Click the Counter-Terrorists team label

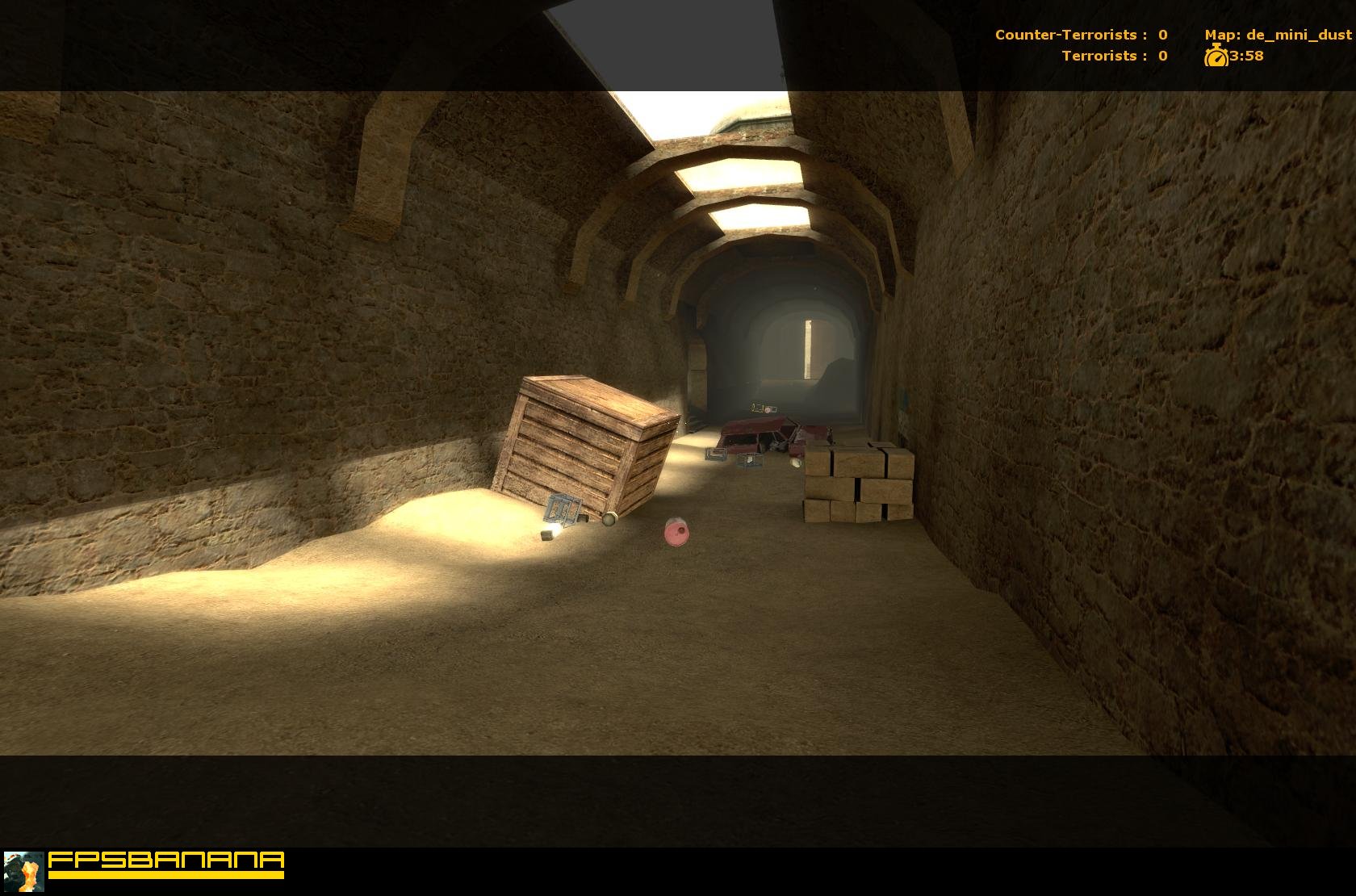[x=1067, y=34]
